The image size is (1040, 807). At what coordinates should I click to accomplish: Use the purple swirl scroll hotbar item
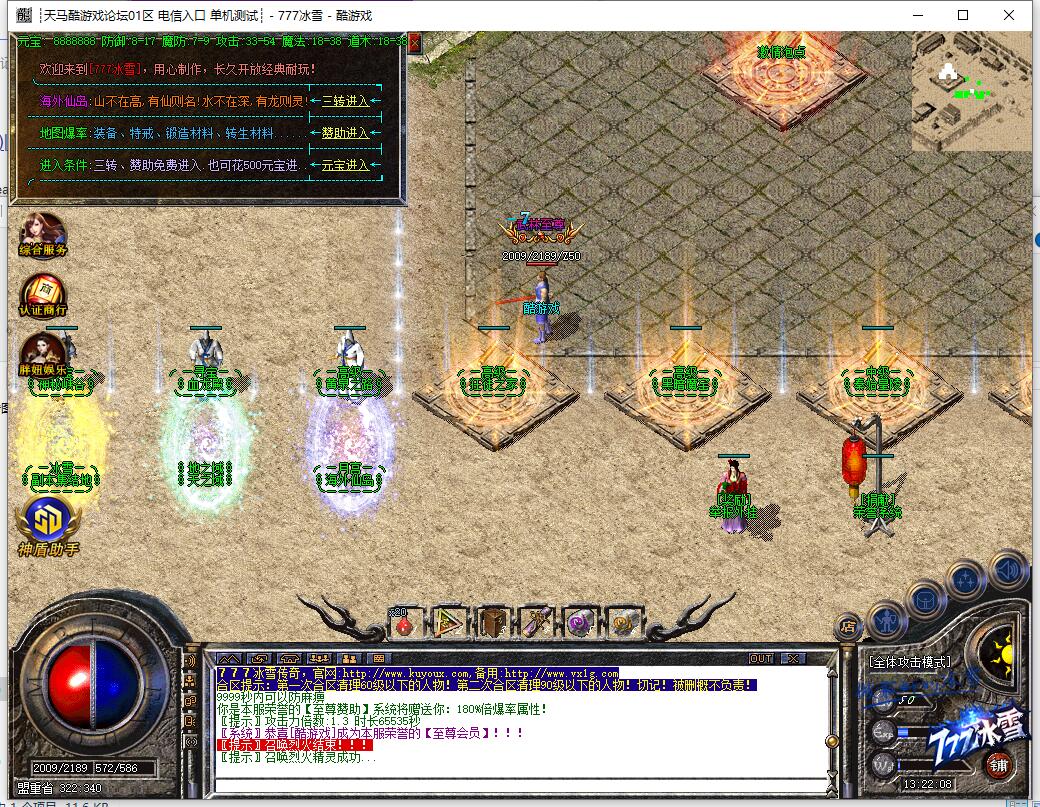[x=578, y=623]
